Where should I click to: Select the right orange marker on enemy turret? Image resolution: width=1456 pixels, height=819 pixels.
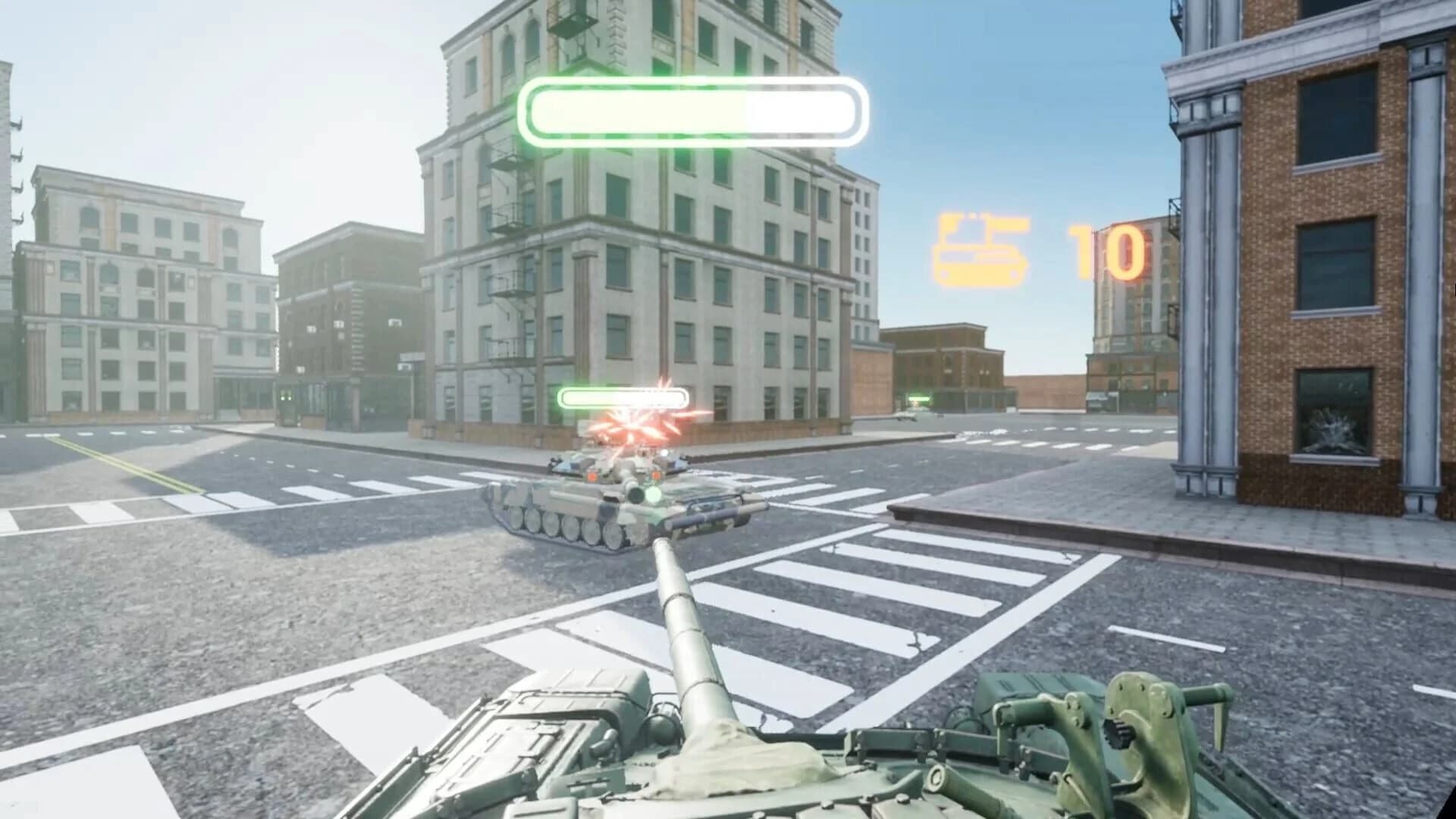pyautogui.click(x=656, y=476)
